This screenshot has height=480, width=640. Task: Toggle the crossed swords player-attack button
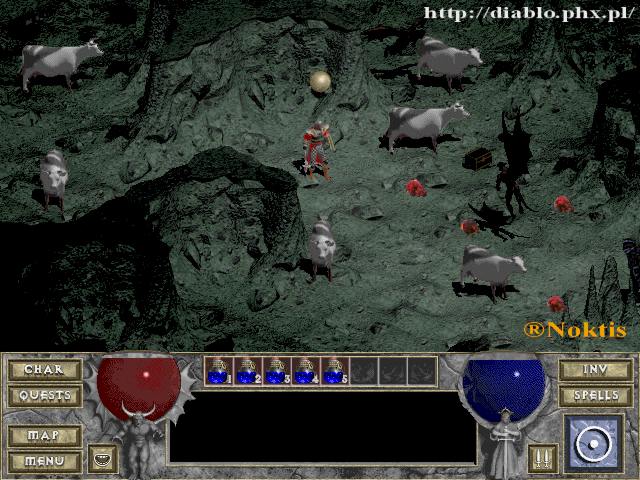(542, 459)
